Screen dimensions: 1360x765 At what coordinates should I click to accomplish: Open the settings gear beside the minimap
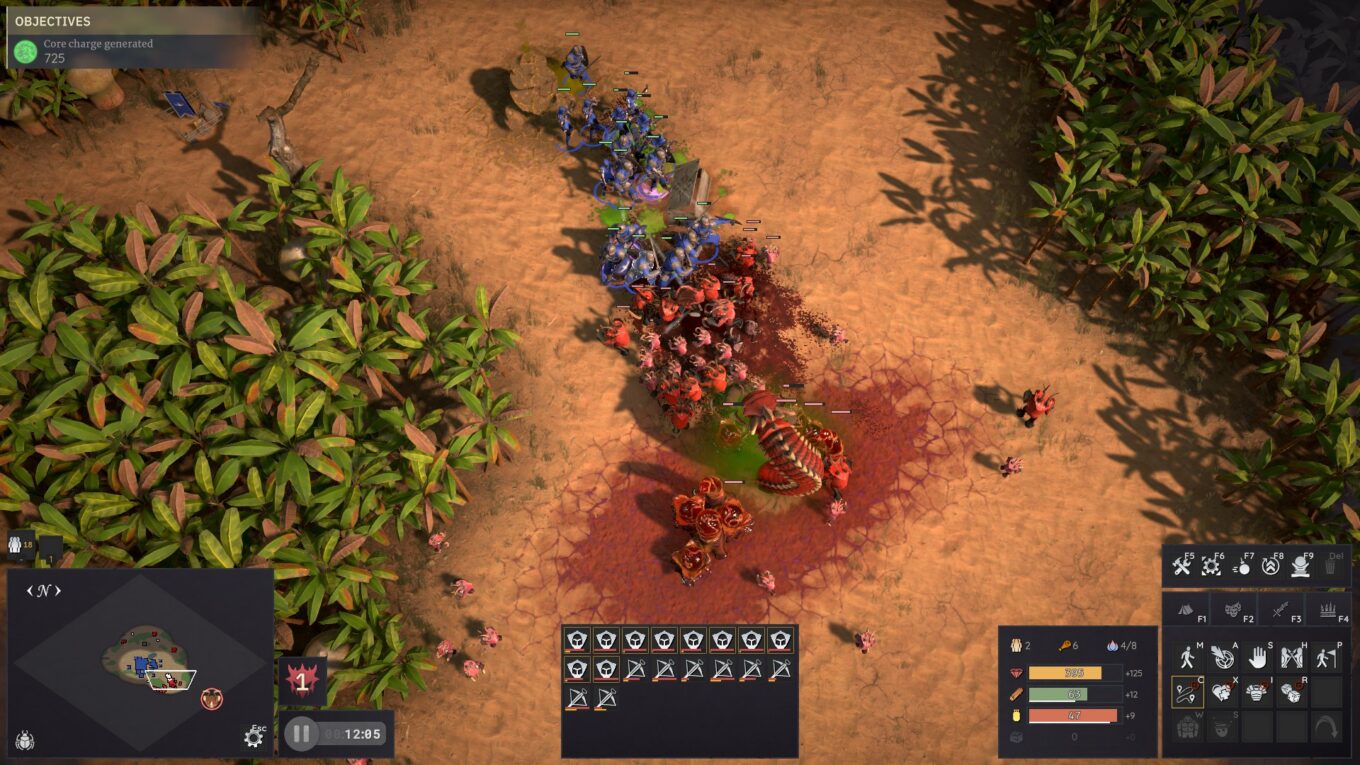point(253,738)
